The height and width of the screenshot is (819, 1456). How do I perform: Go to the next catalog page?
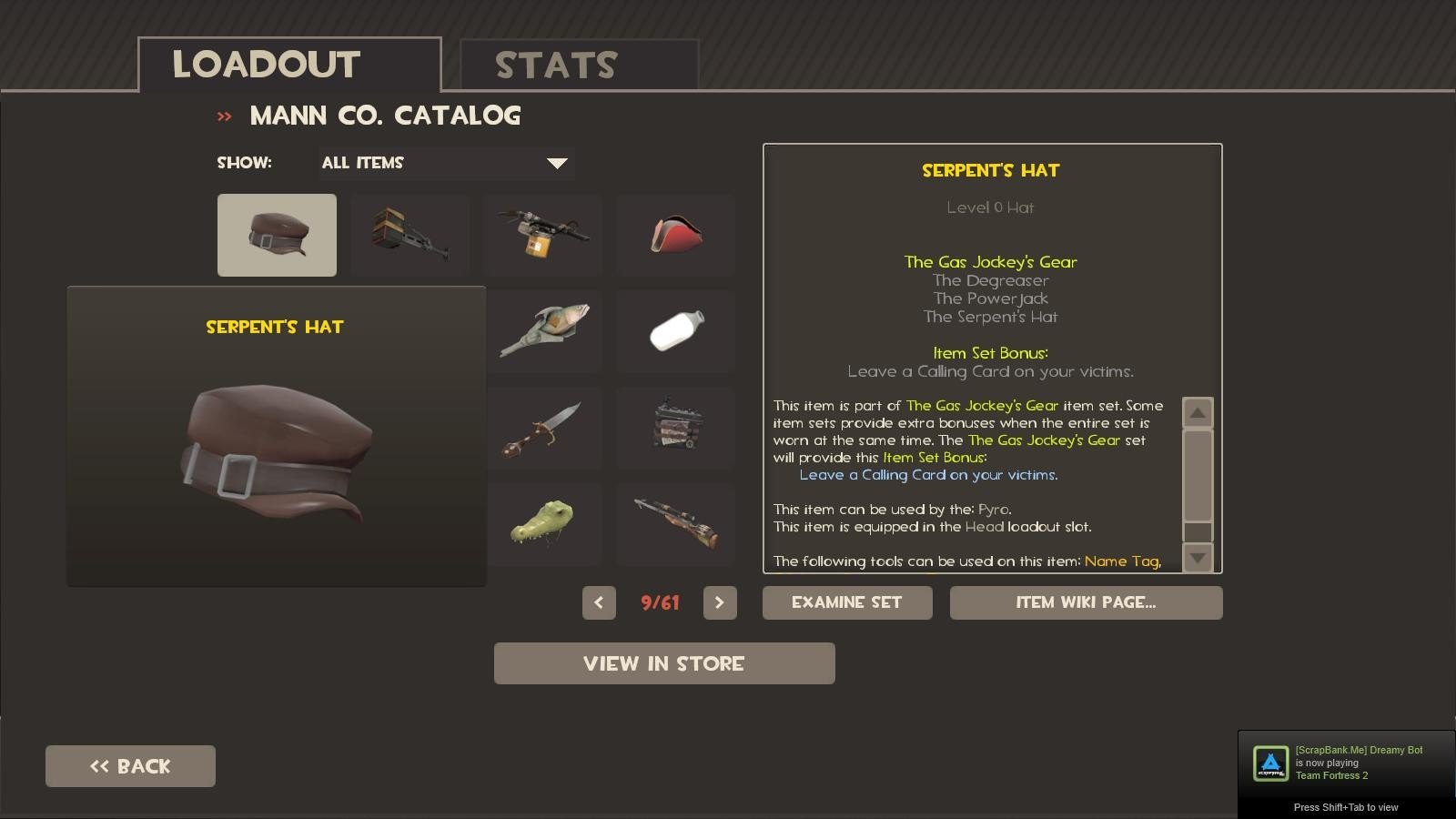point(720,602)
